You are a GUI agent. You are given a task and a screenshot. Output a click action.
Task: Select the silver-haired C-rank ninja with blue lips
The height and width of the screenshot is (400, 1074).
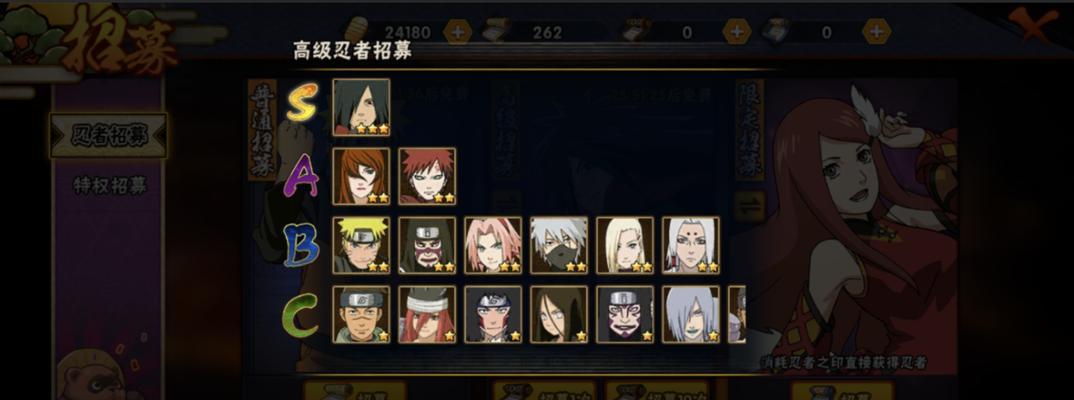[x=691, y=314]
